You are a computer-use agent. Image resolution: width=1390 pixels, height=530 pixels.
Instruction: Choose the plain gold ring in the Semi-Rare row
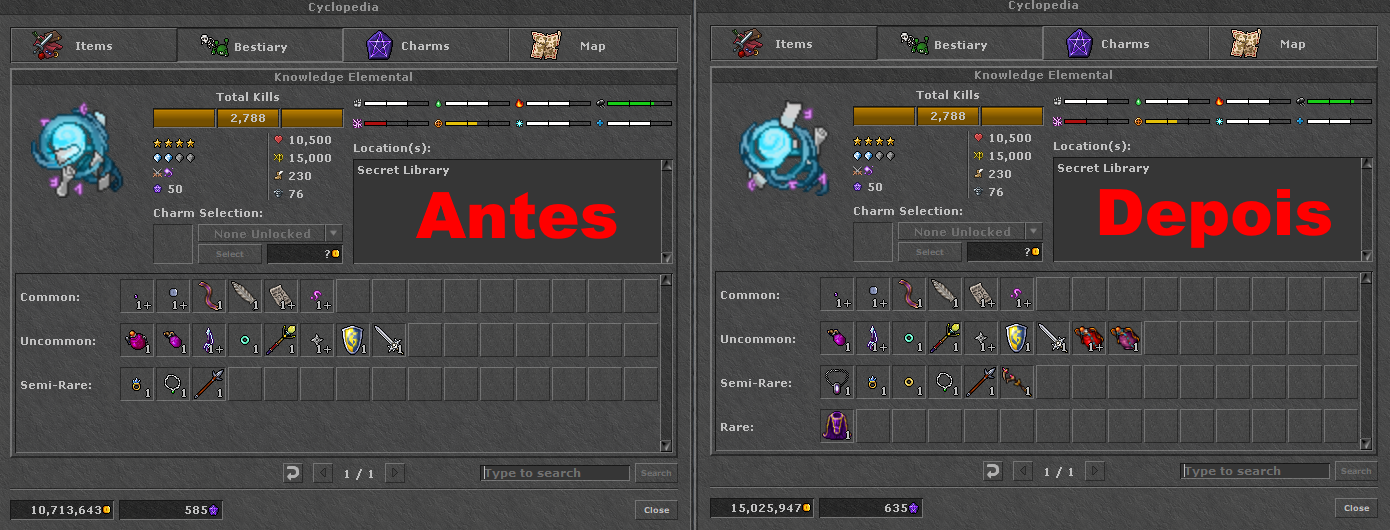(909, 383)
